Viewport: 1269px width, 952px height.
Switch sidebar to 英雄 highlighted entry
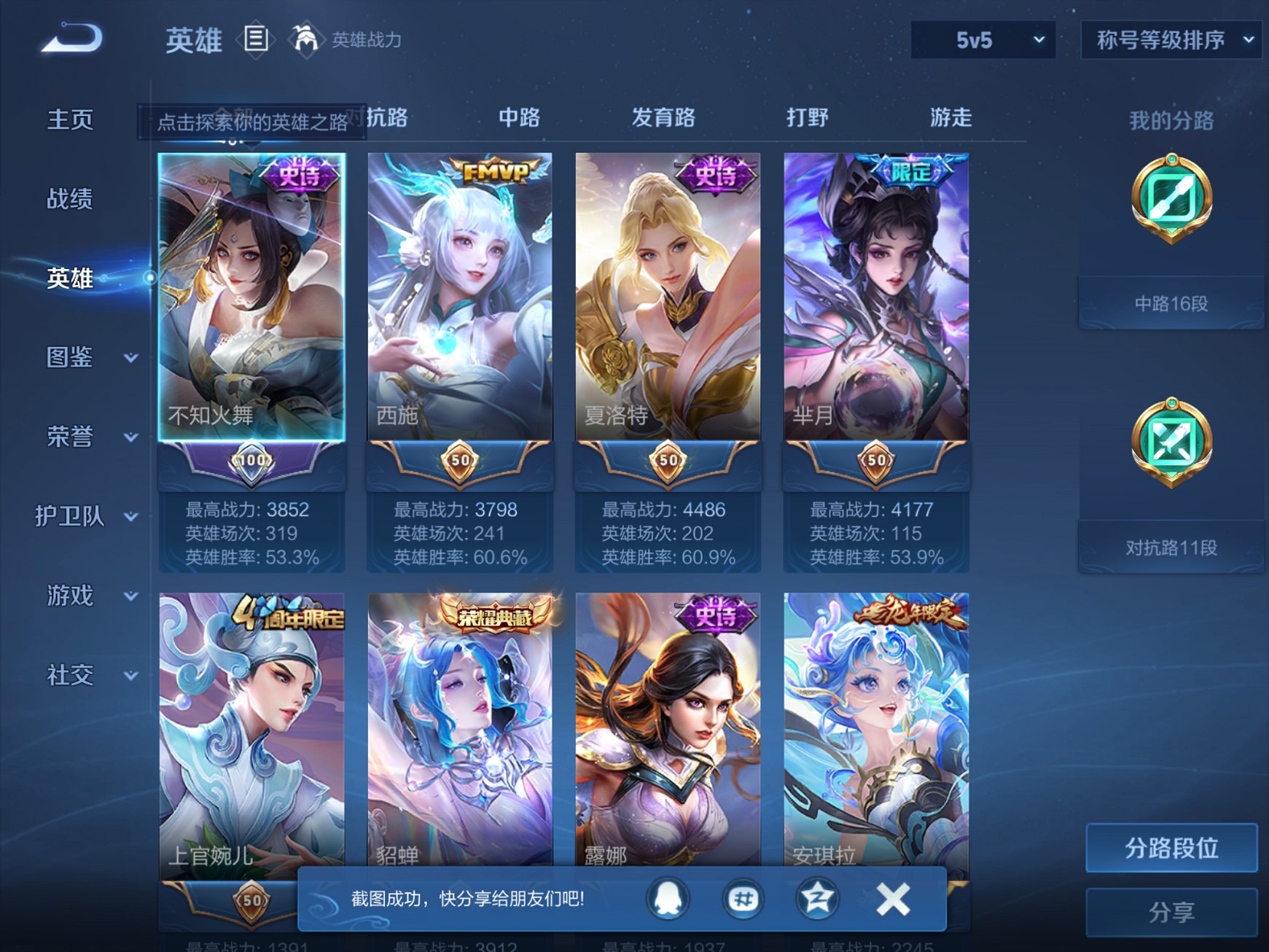[69, 279]
